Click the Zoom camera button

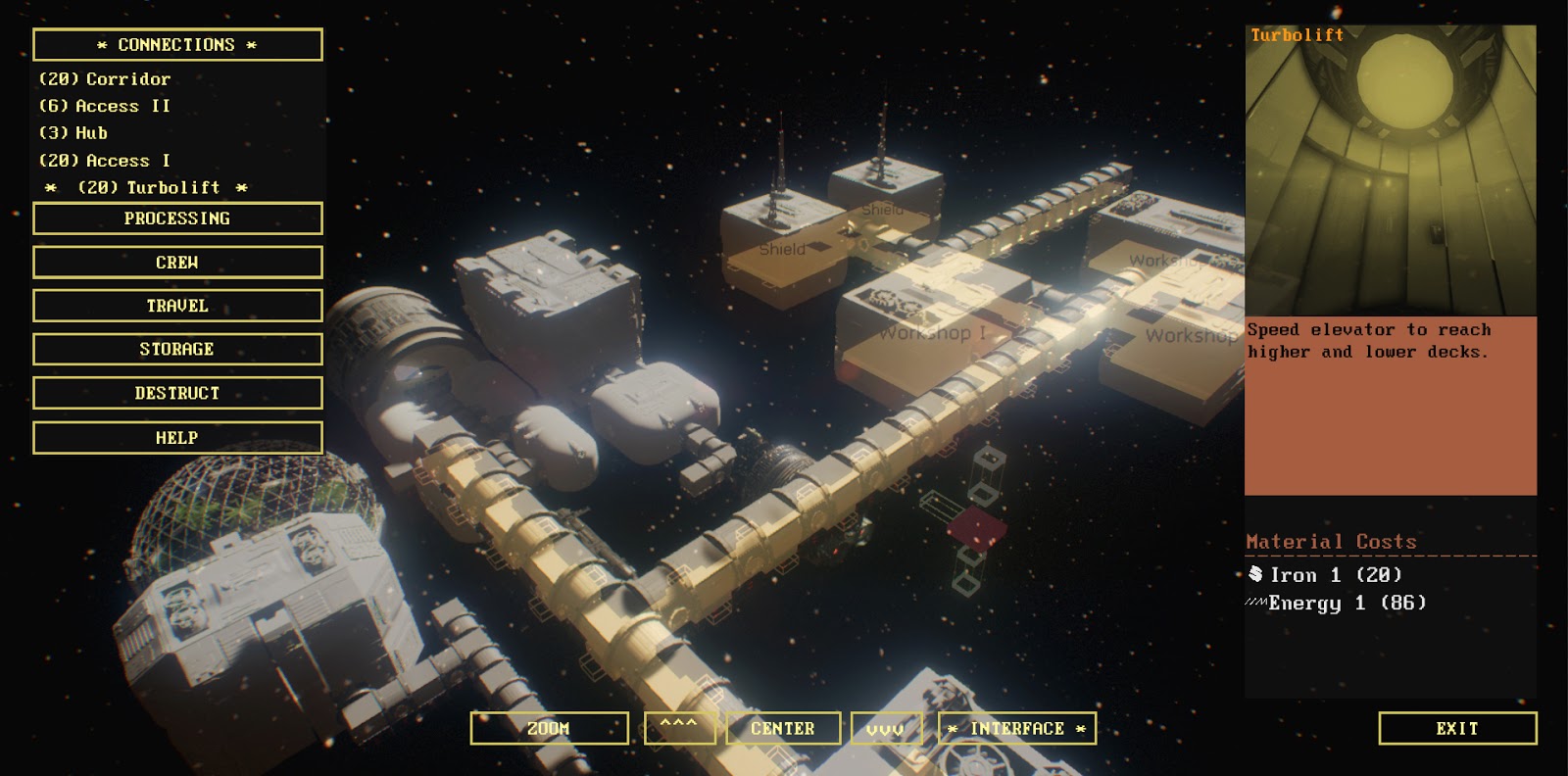pos(549,728)
